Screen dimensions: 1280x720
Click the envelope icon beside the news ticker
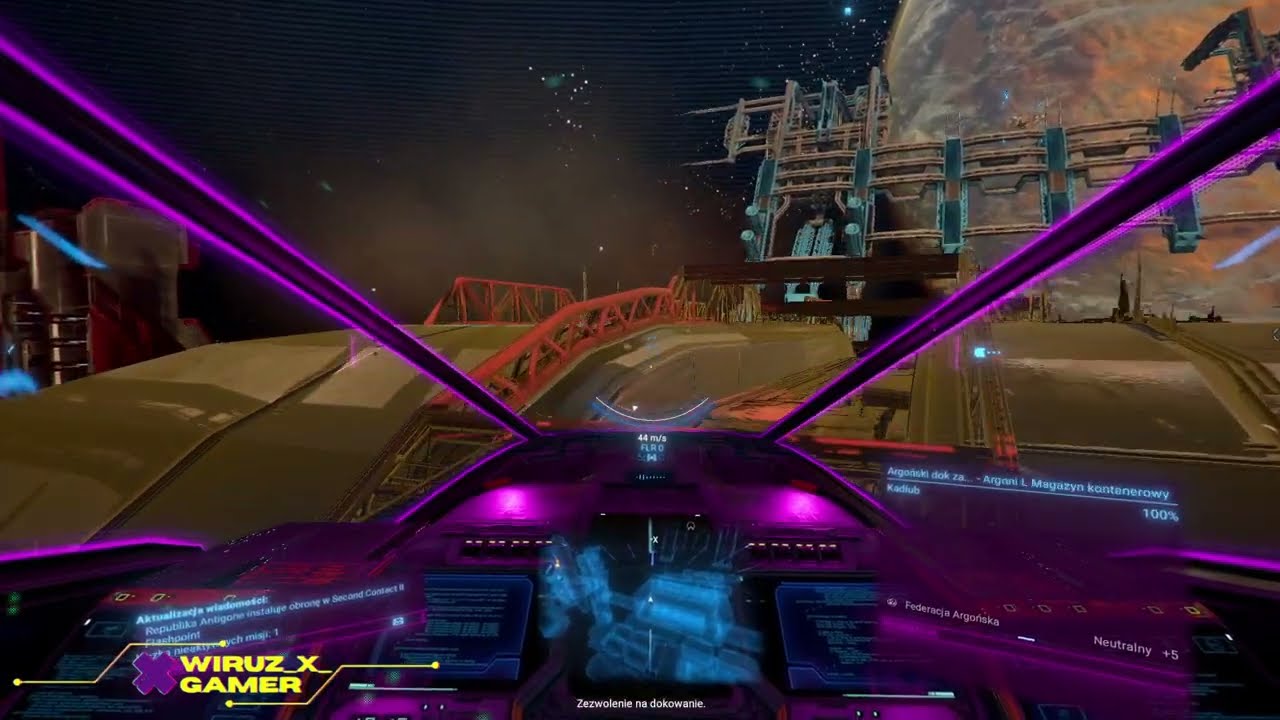tap(398, 621)
